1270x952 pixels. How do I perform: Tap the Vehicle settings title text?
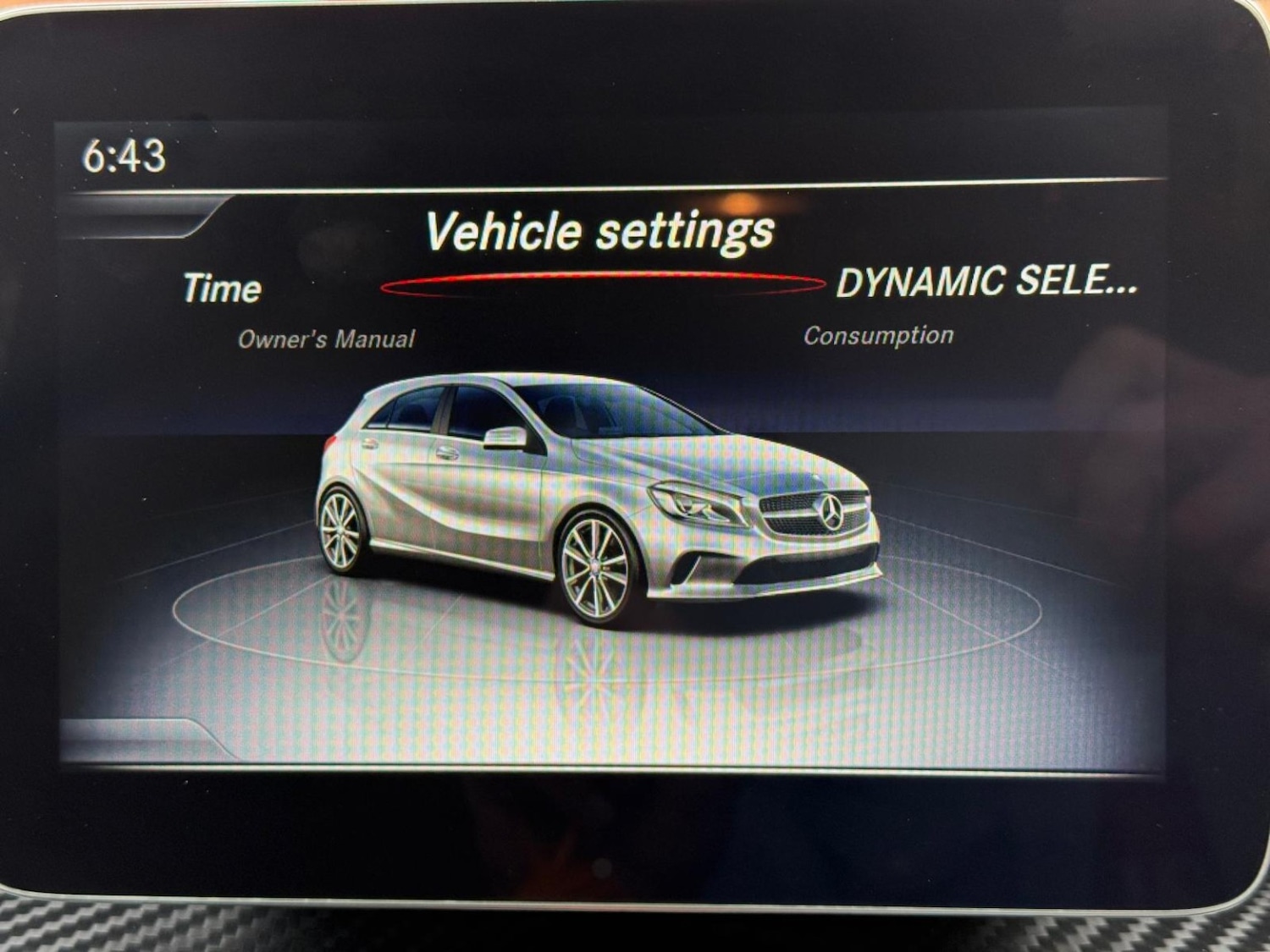tap(601, 230)
